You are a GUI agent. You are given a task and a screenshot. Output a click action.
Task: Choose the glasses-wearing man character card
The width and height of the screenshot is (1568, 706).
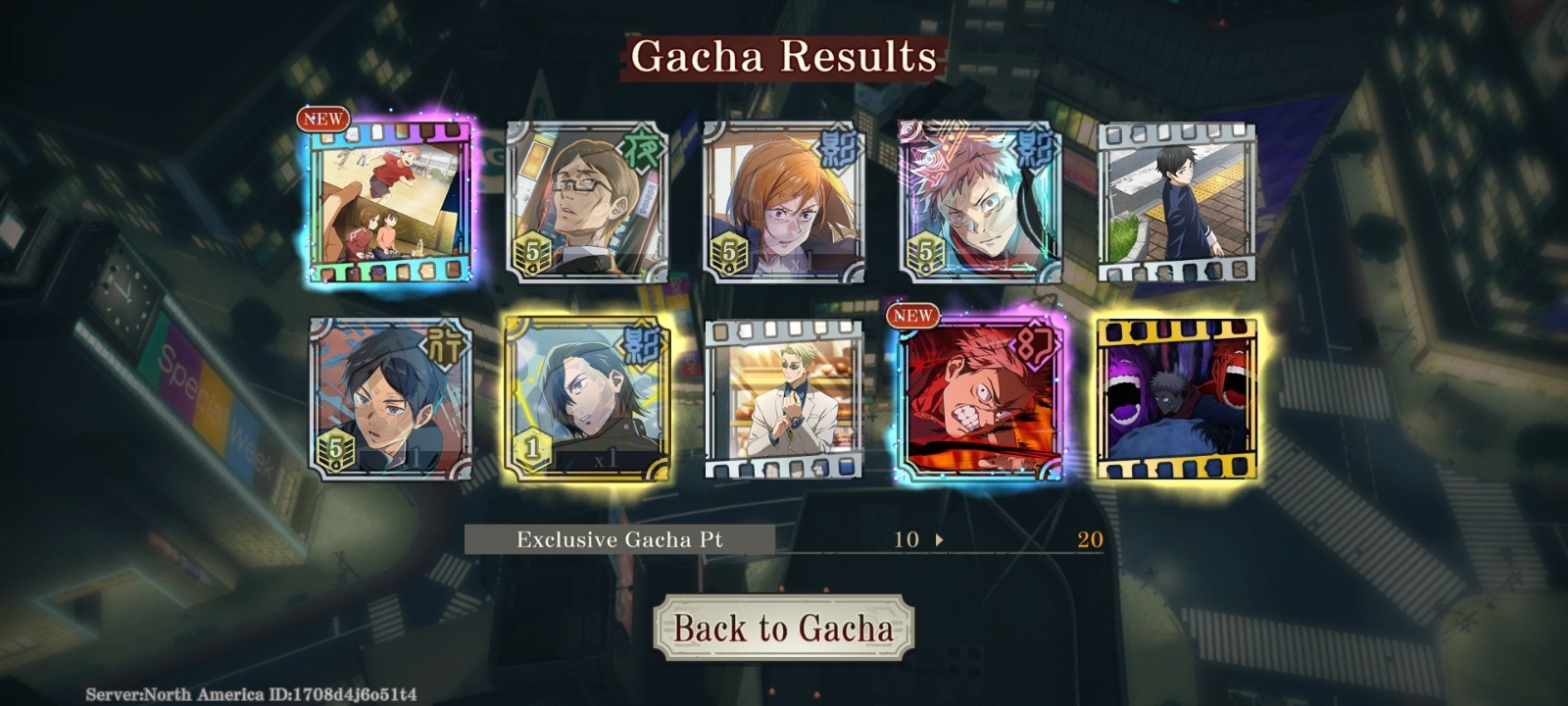[x=587, y=203]
